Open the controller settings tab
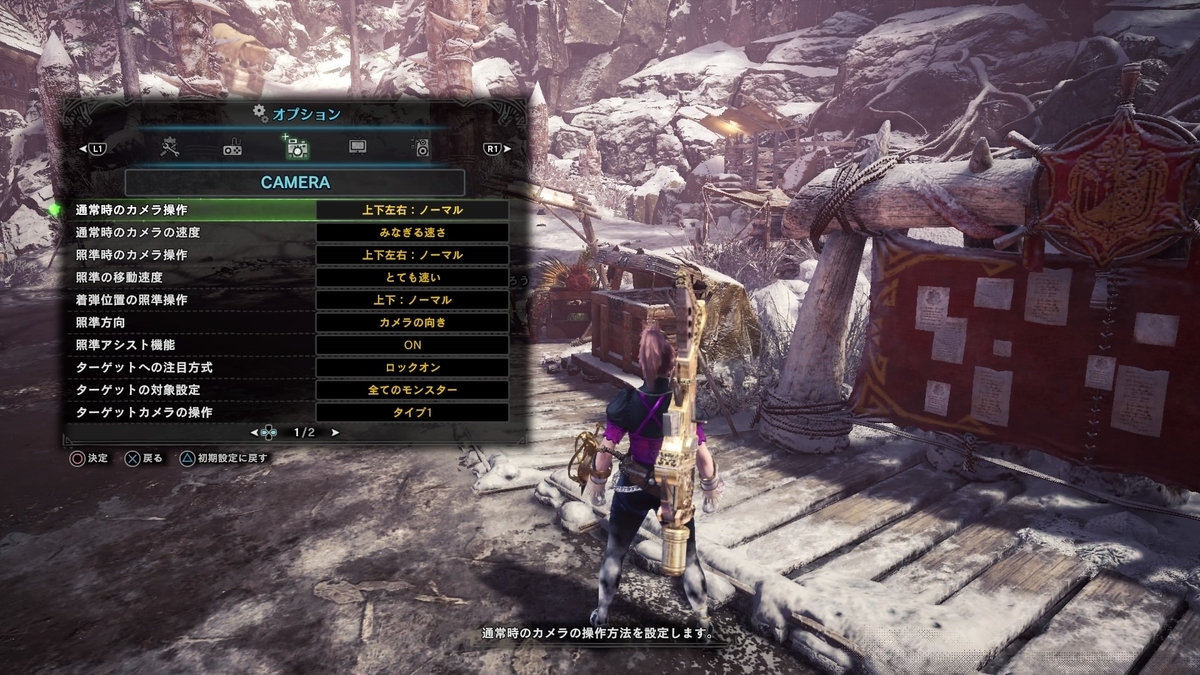Viewport: 1200px width, 675px height. [x=232, y=149]
